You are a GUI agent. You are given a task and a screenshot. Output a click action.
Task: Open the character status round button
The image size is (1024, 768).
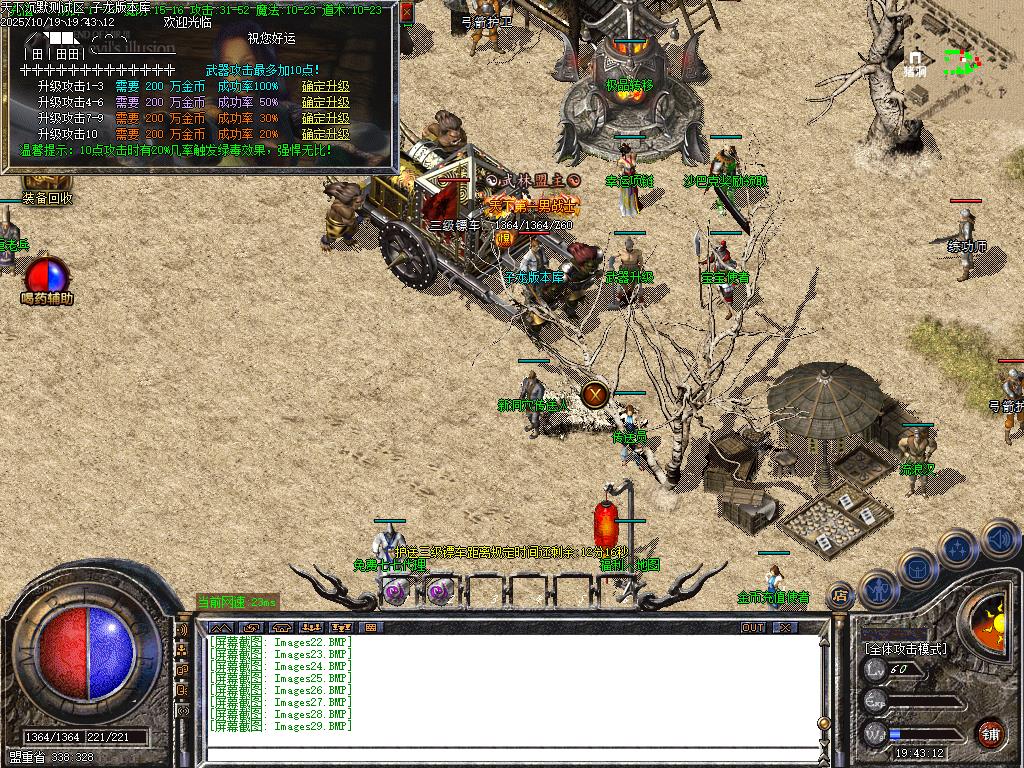point(878,588)
